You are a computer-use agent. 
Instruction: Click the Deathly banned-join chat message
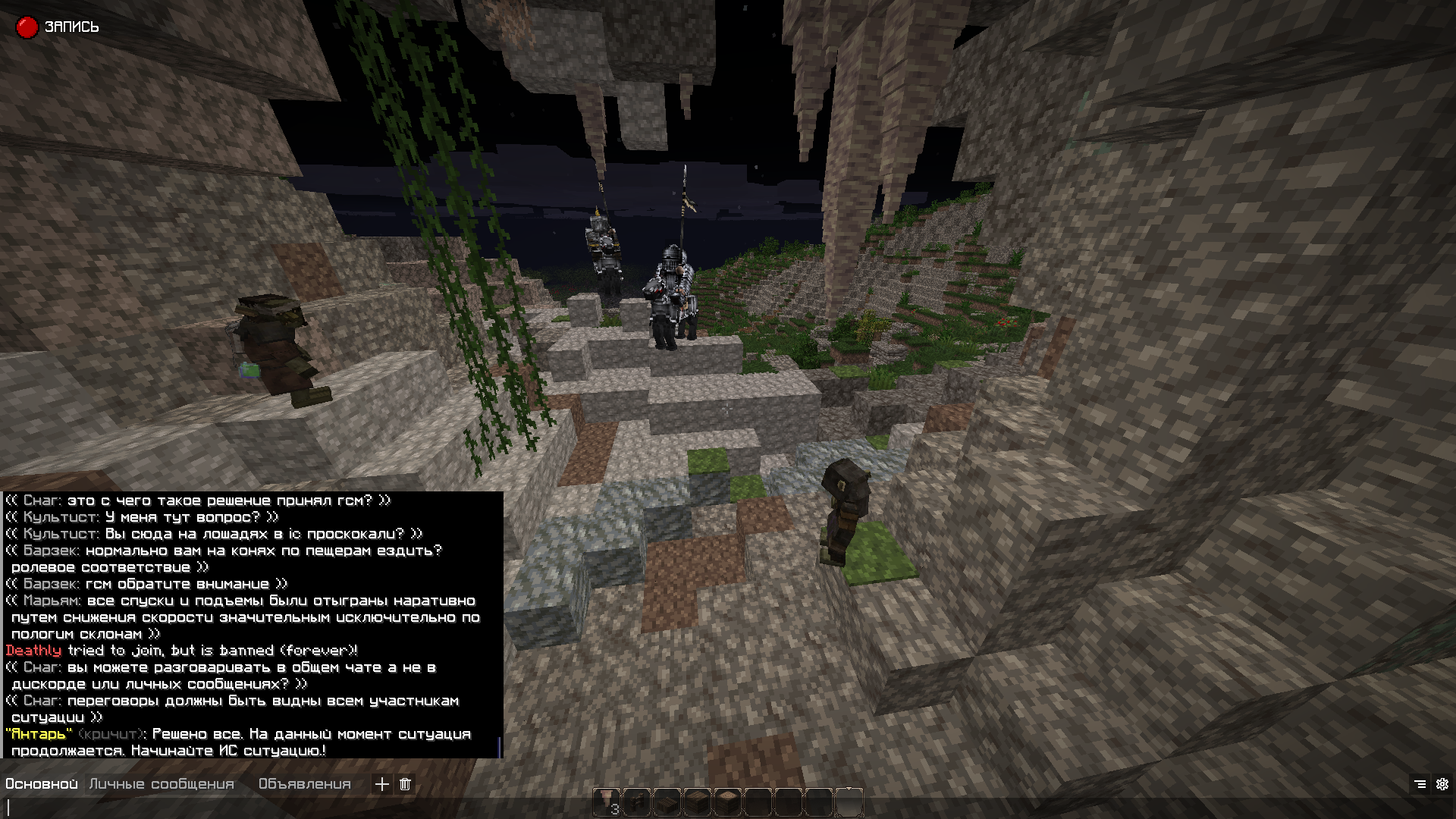click(182, 651)
